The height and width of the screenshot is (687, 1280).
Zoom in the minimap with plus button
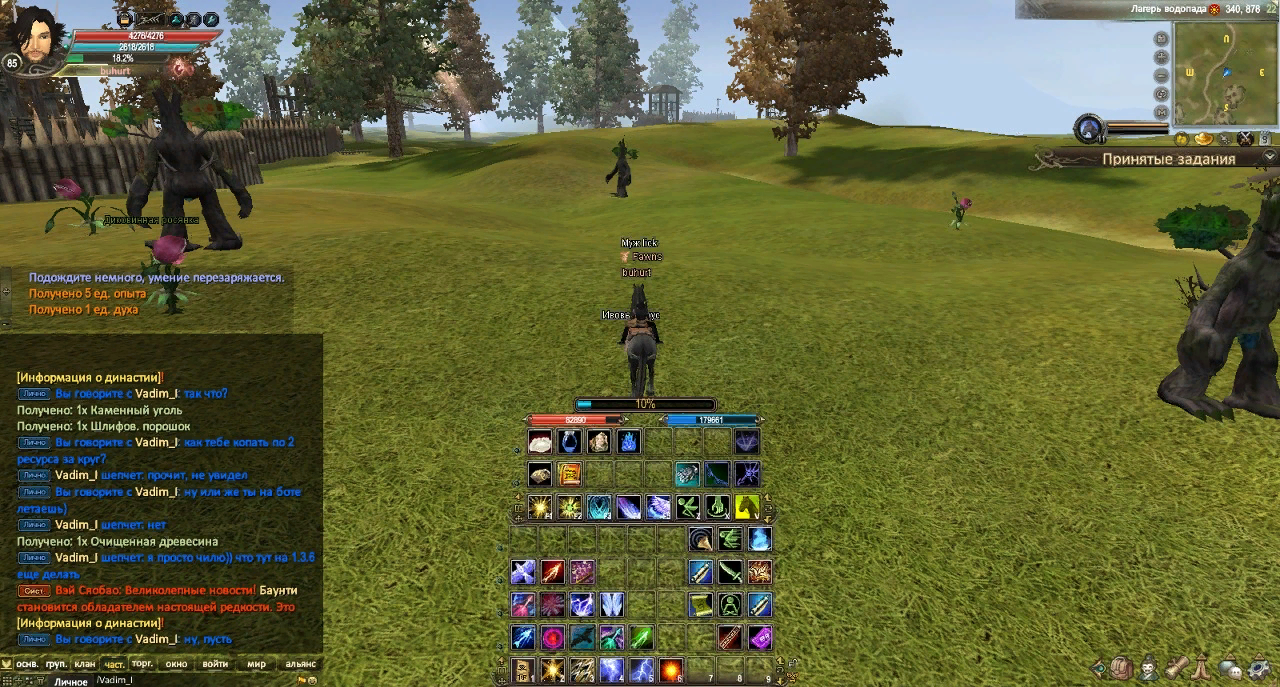(1161, 57)
